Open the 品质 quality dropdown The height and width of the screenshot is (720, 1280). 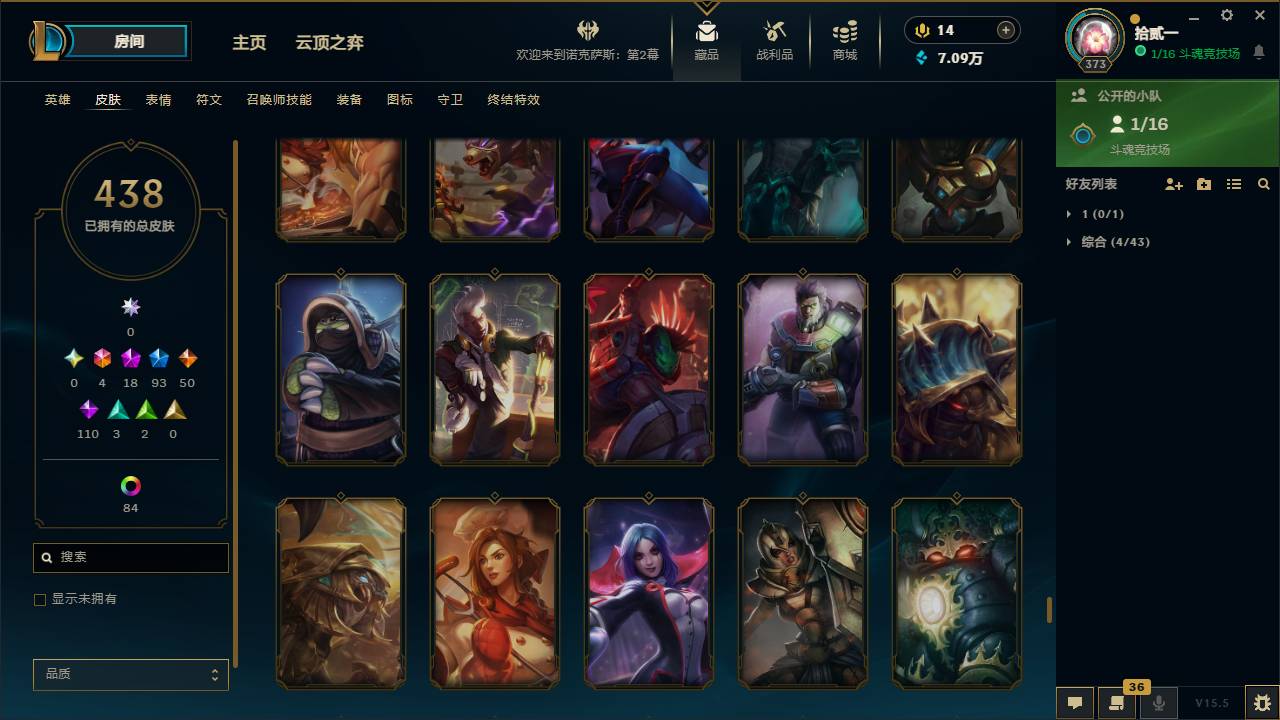pyautogui.click(x=130, y=674)
